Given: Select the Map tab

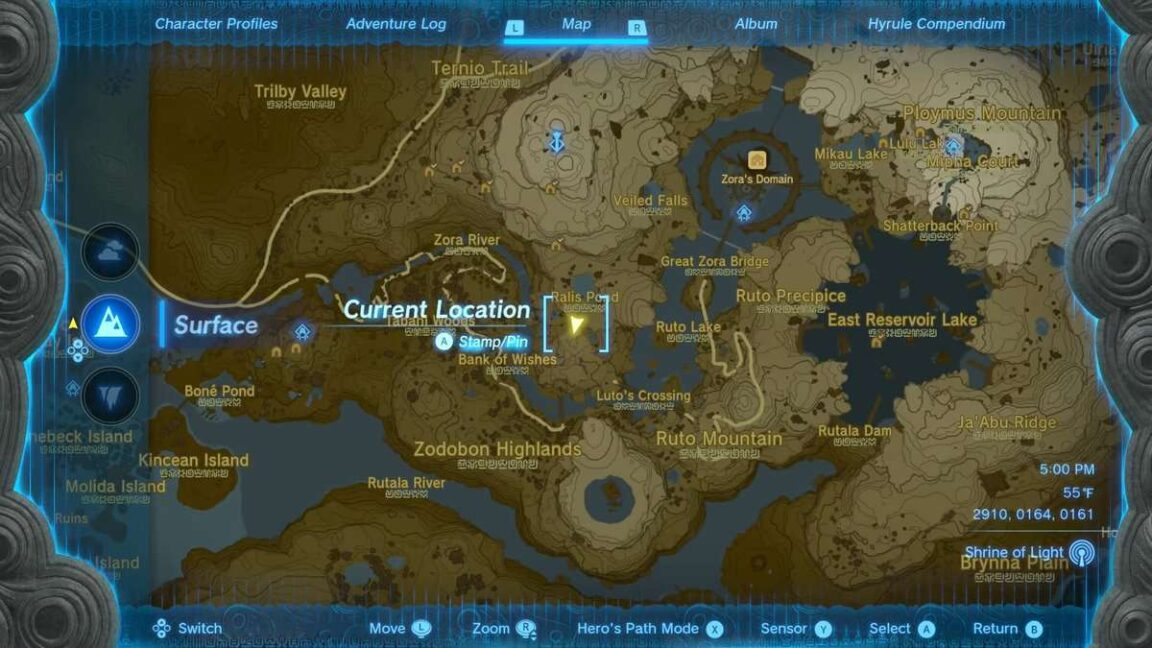Looking at the screenshot, I should (x=576, y=25).
